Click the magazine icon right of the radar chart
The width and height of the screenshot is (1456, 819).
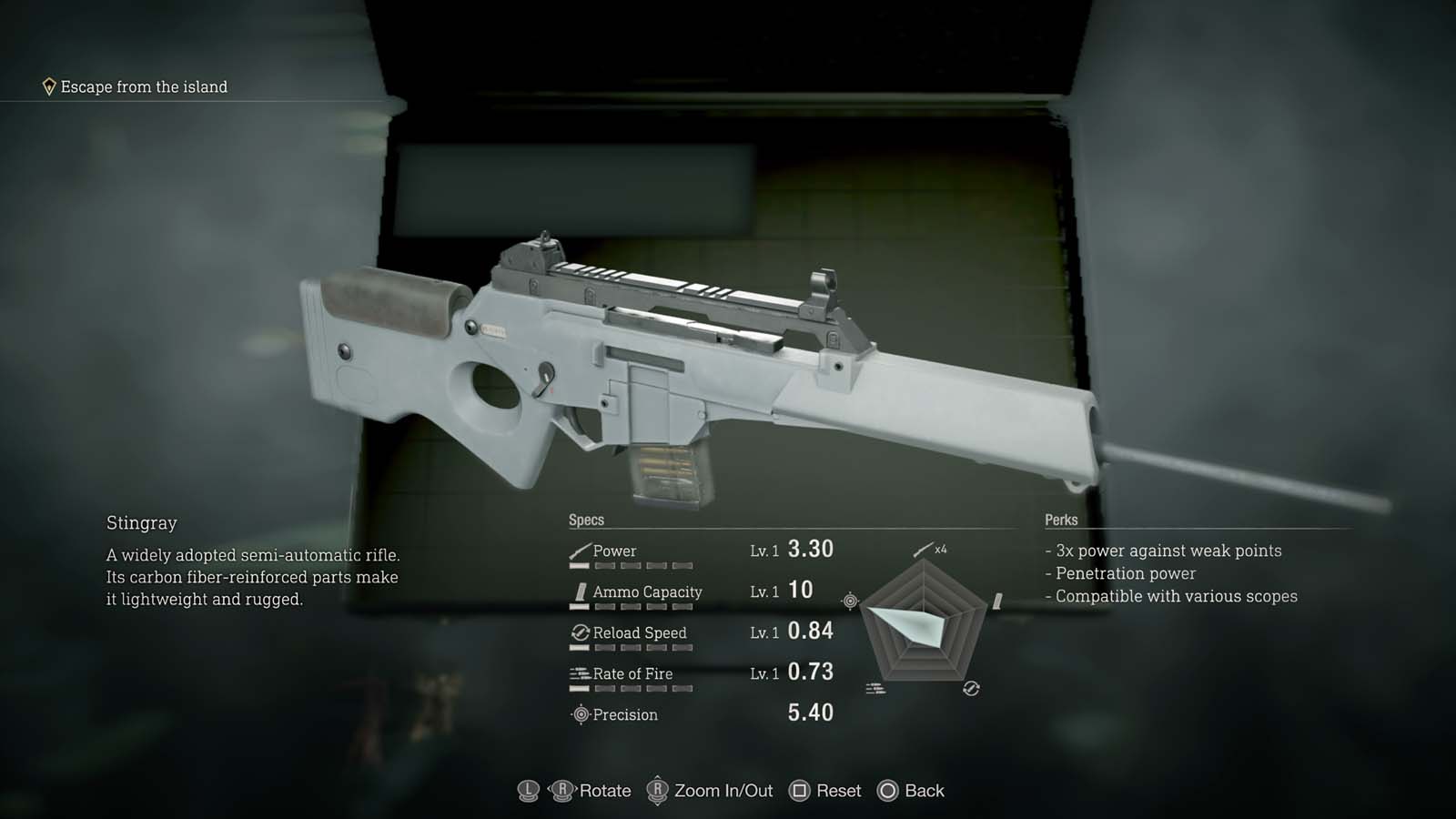pyautogui.click(x=996, y=599)
